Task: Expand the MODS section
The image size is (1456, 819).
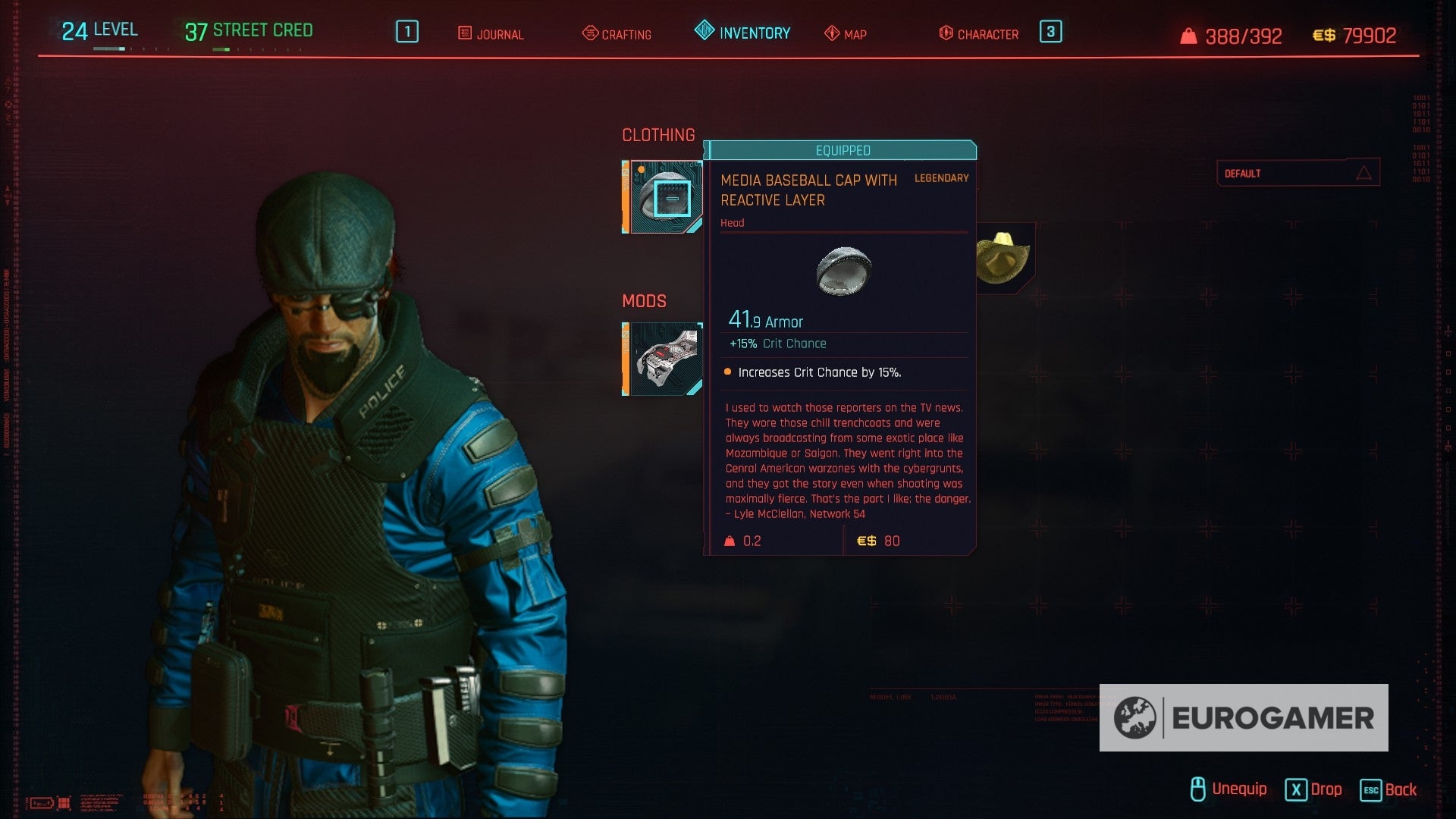Action: [x=644, y=301]
